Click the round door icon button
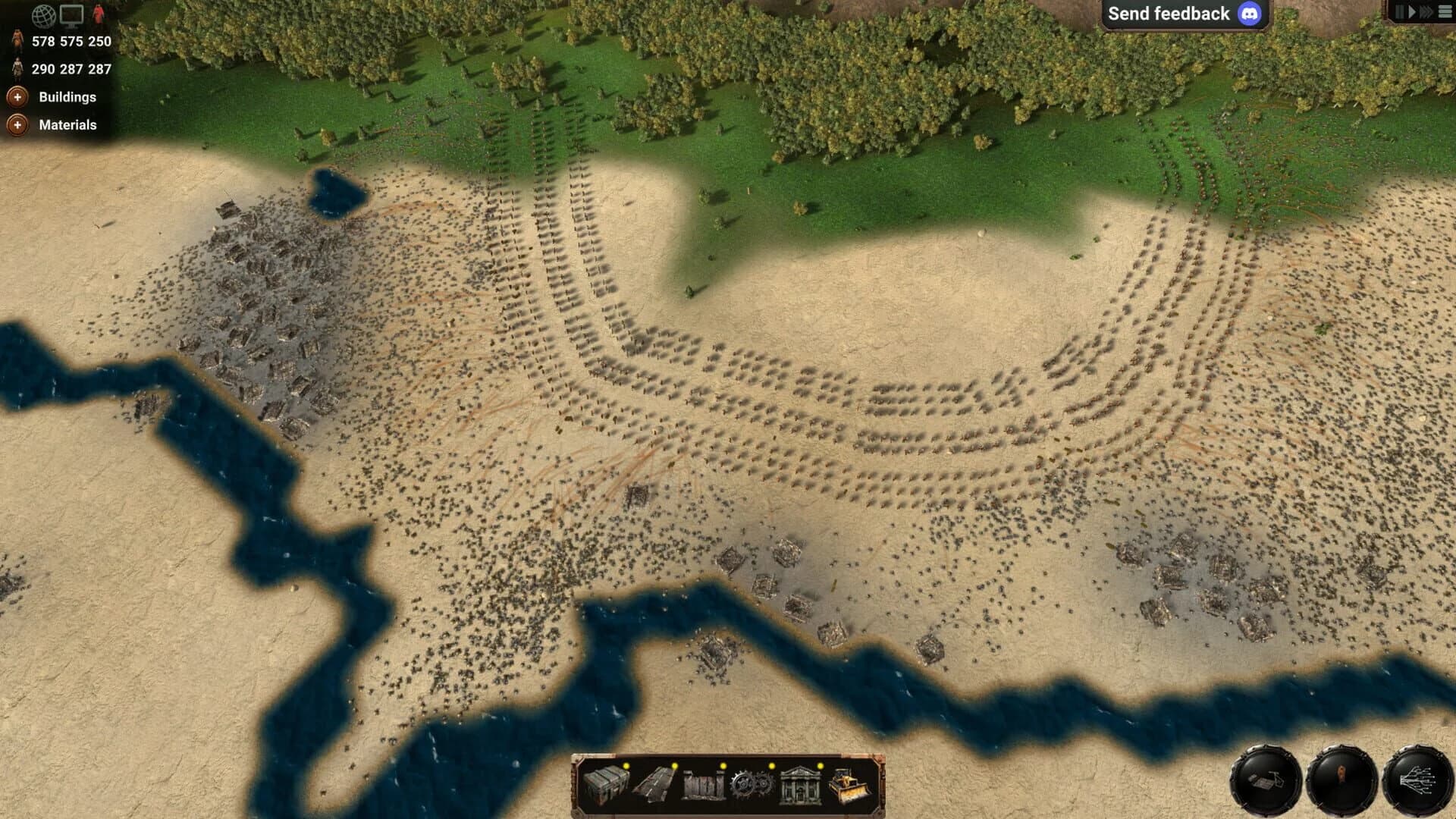Screen dimensions: 1456x819 (x=1341, y=780)
